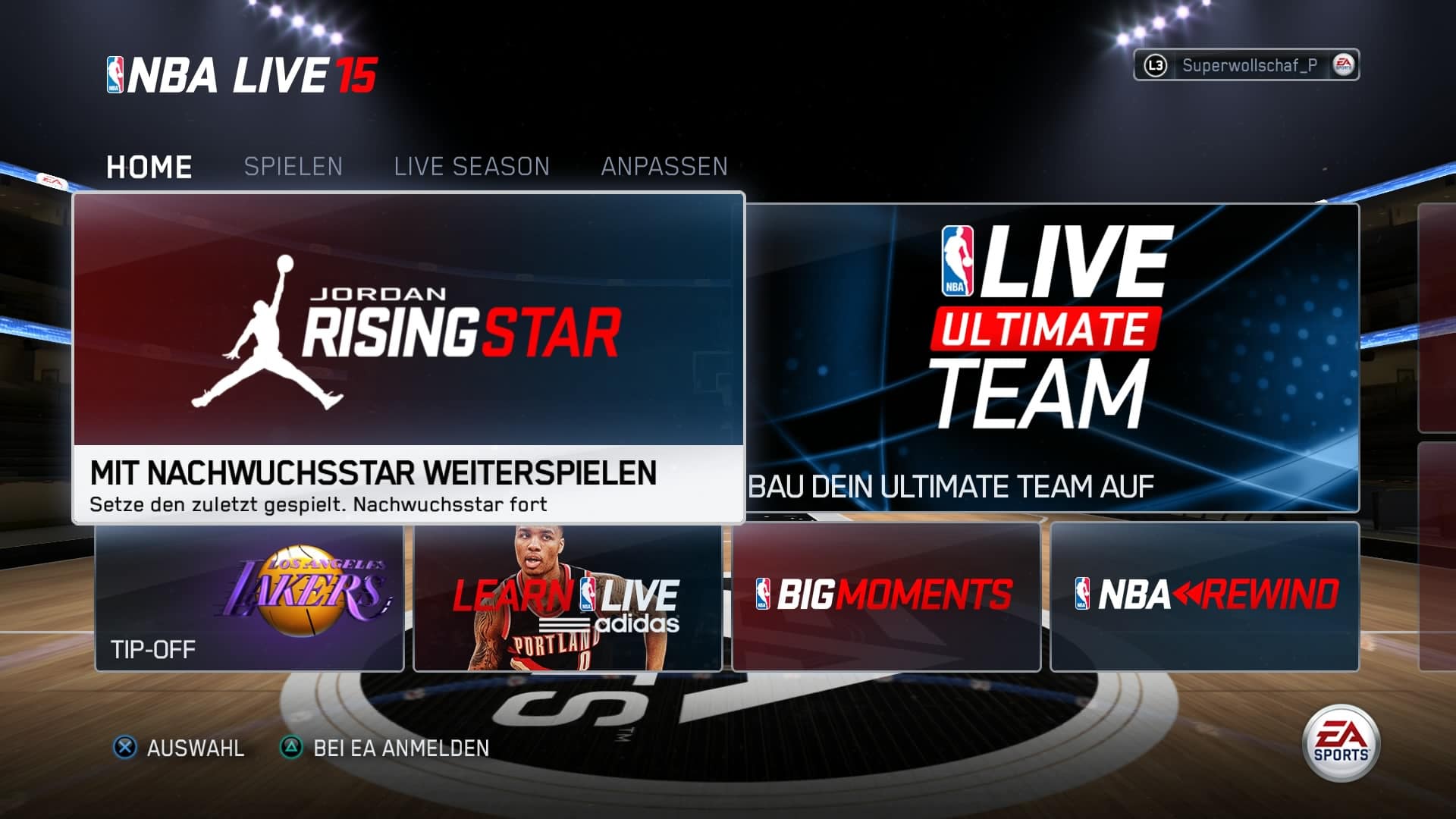Open the Big Moments tile
This screenshot has height=819, width=1456.
point(886,598)
